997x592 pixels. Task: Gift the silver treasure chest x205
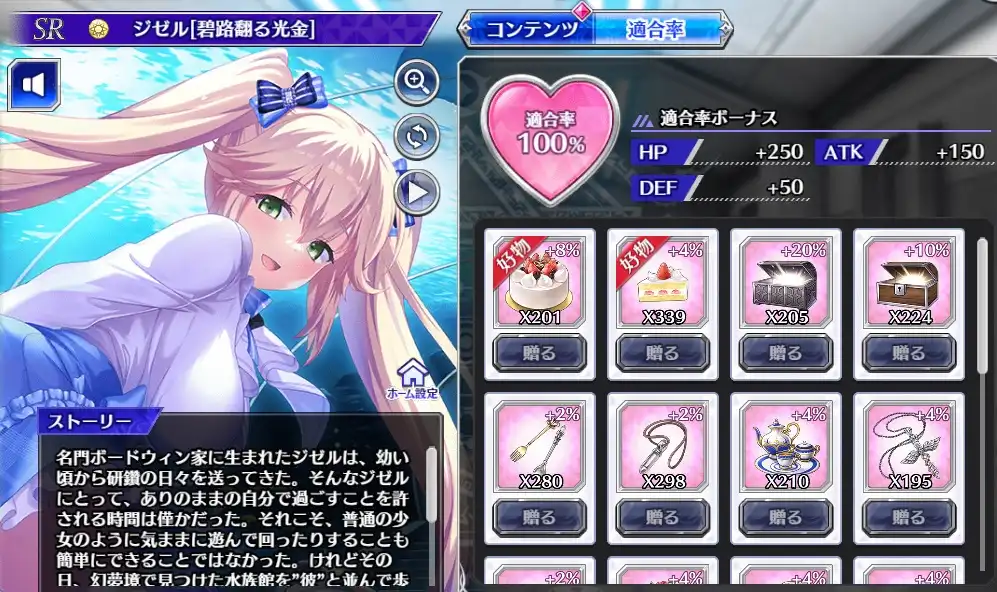785,353
